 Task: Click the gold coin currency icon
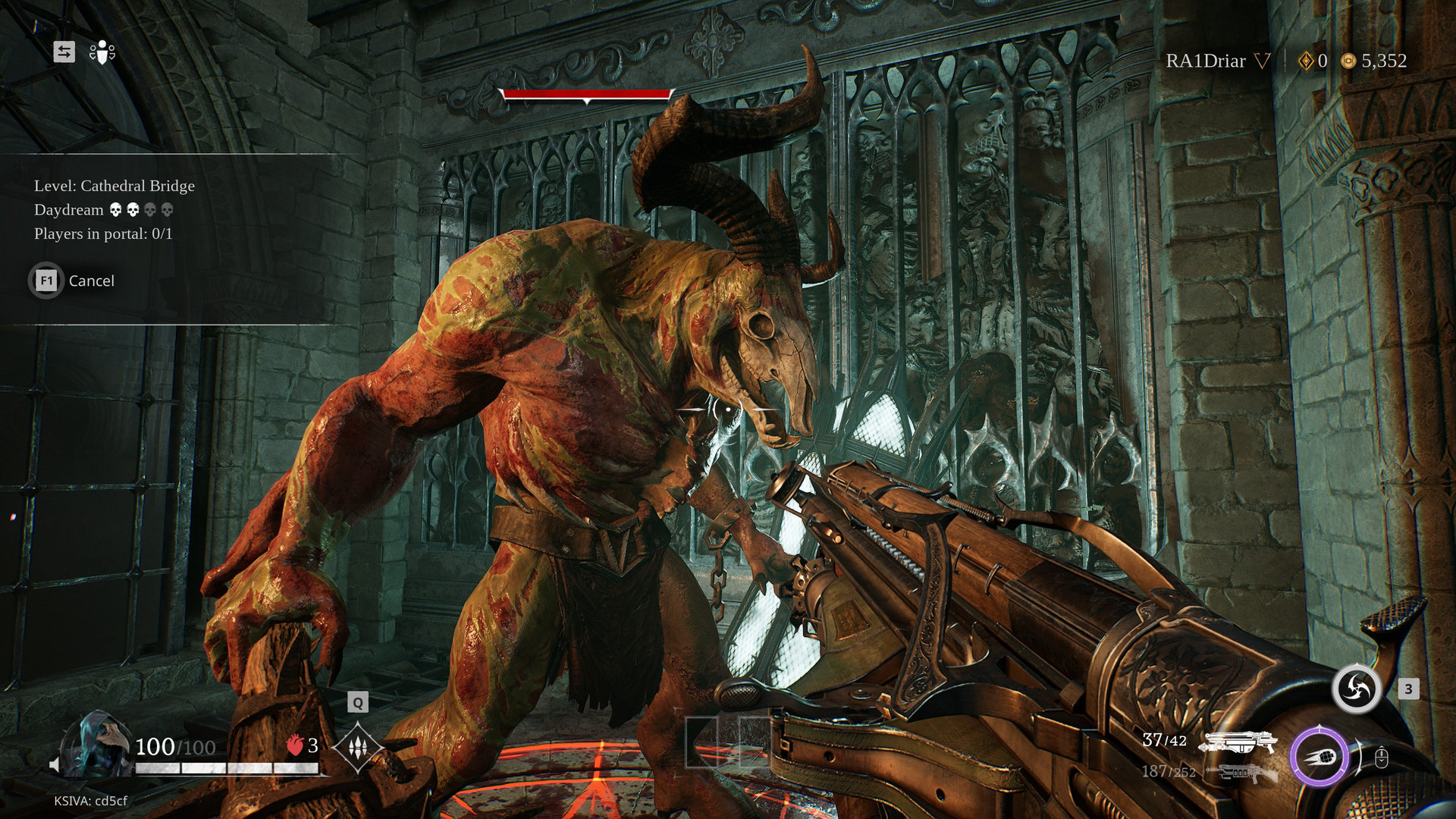1348,61
